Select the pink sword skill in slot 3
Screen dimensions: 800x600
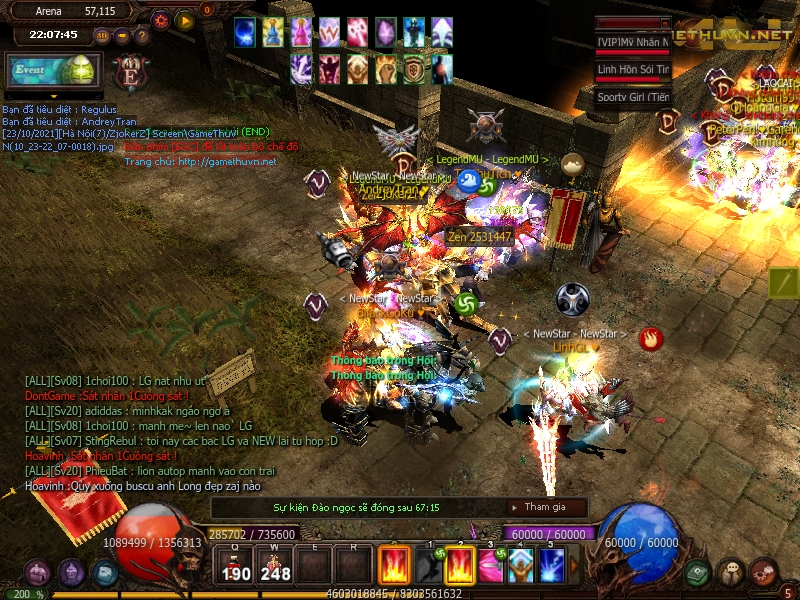(491, 566)
